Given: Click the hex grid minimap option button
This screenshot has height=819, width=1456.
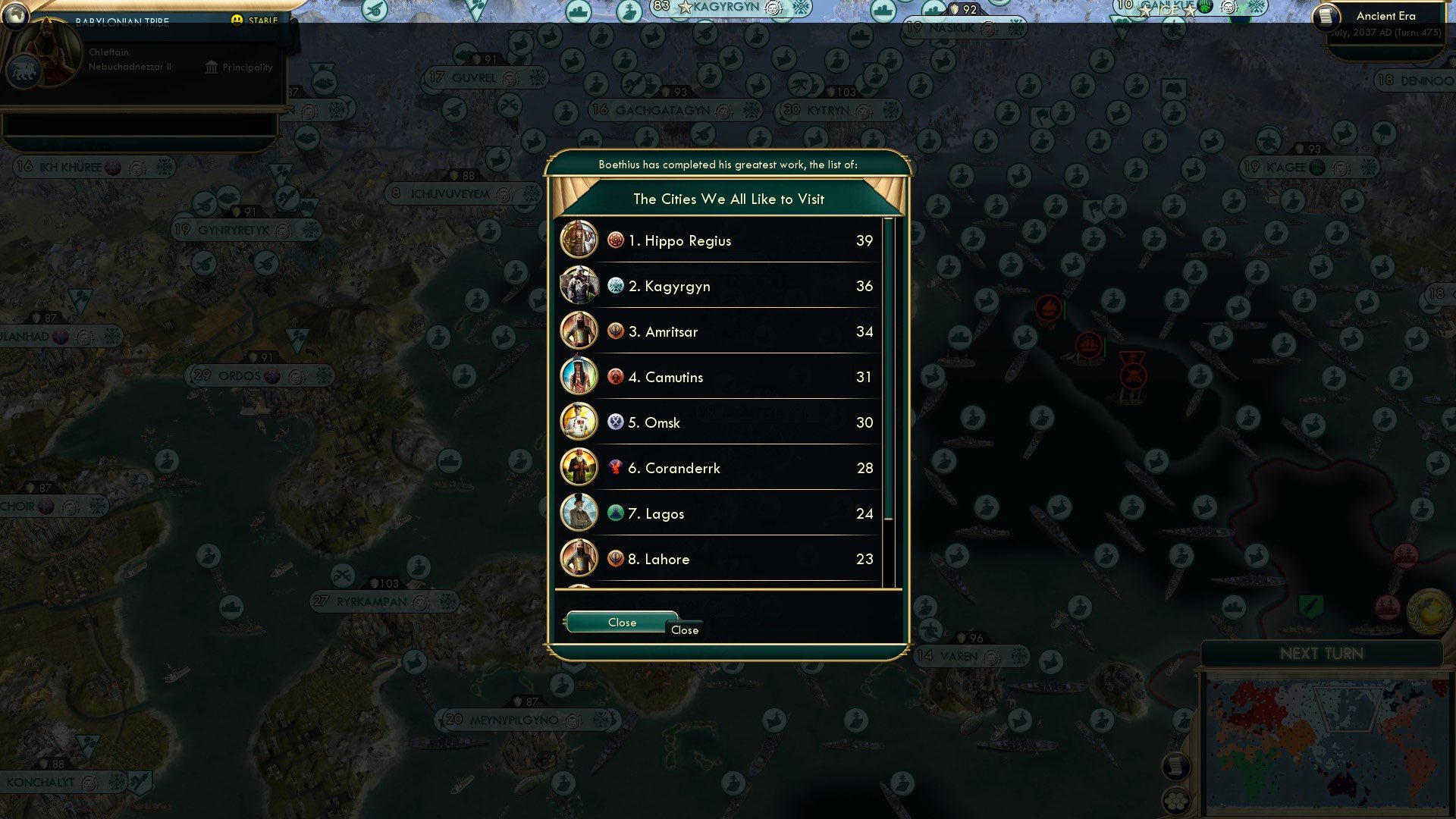Looking at the screenshot, I should (1176, 800).
